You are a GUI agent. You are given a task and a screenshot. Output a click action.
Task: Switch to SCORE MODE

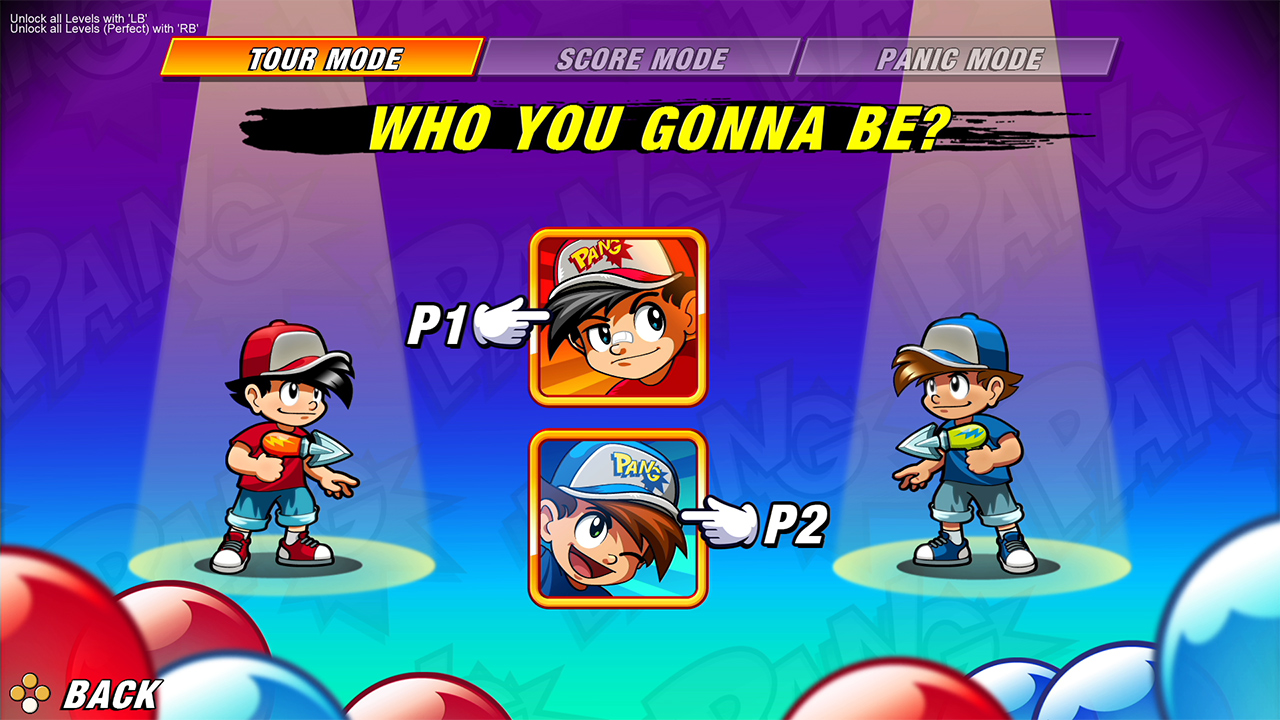click(x=644, y=58)
